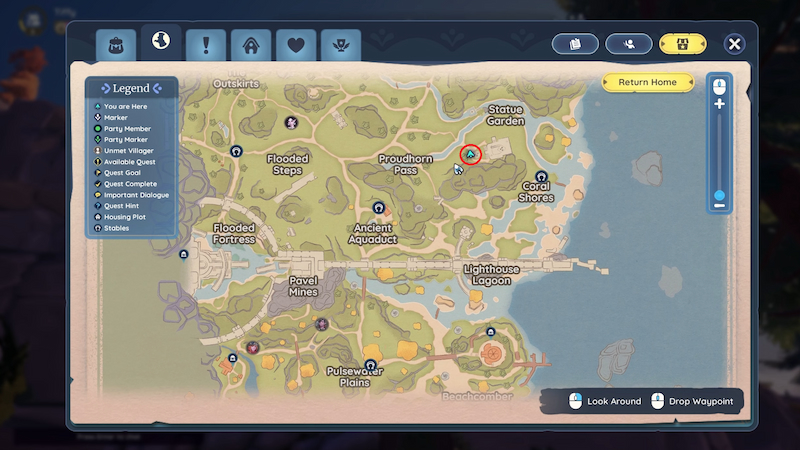Select the stables marker near Coral Shores
Screen dimensions: 800x450
(x=541, y=176)
